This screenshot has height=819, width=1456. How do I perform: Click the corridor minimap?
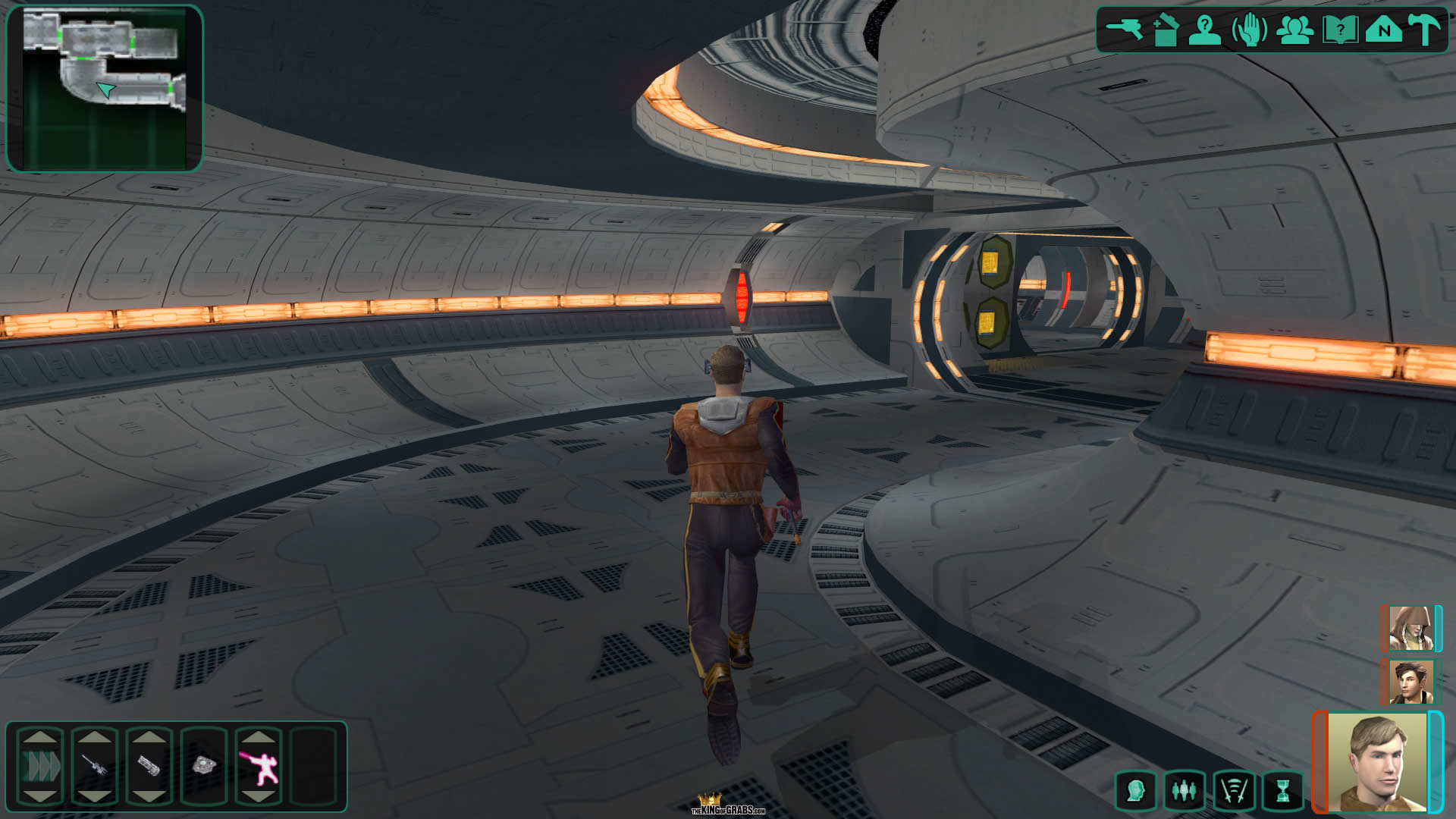pyautogui.click(x=105, y=89)
